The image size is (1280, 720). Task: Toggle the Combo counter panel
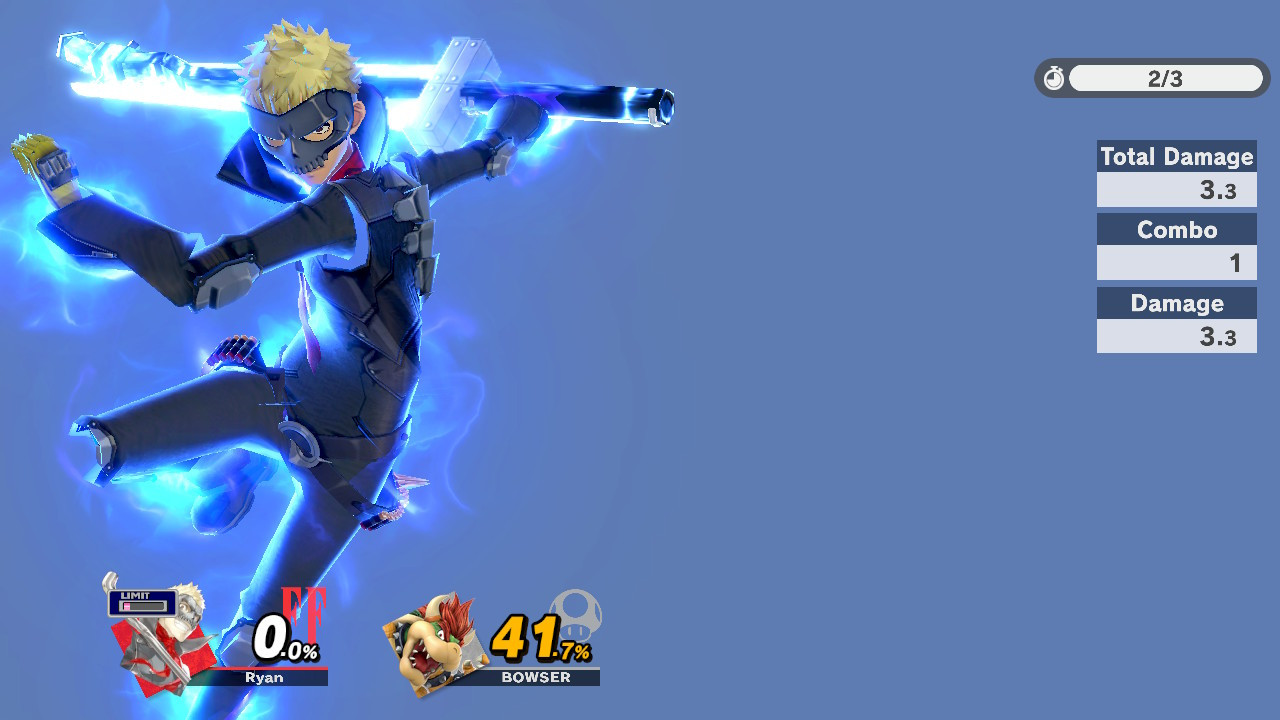click(1177, 263)
